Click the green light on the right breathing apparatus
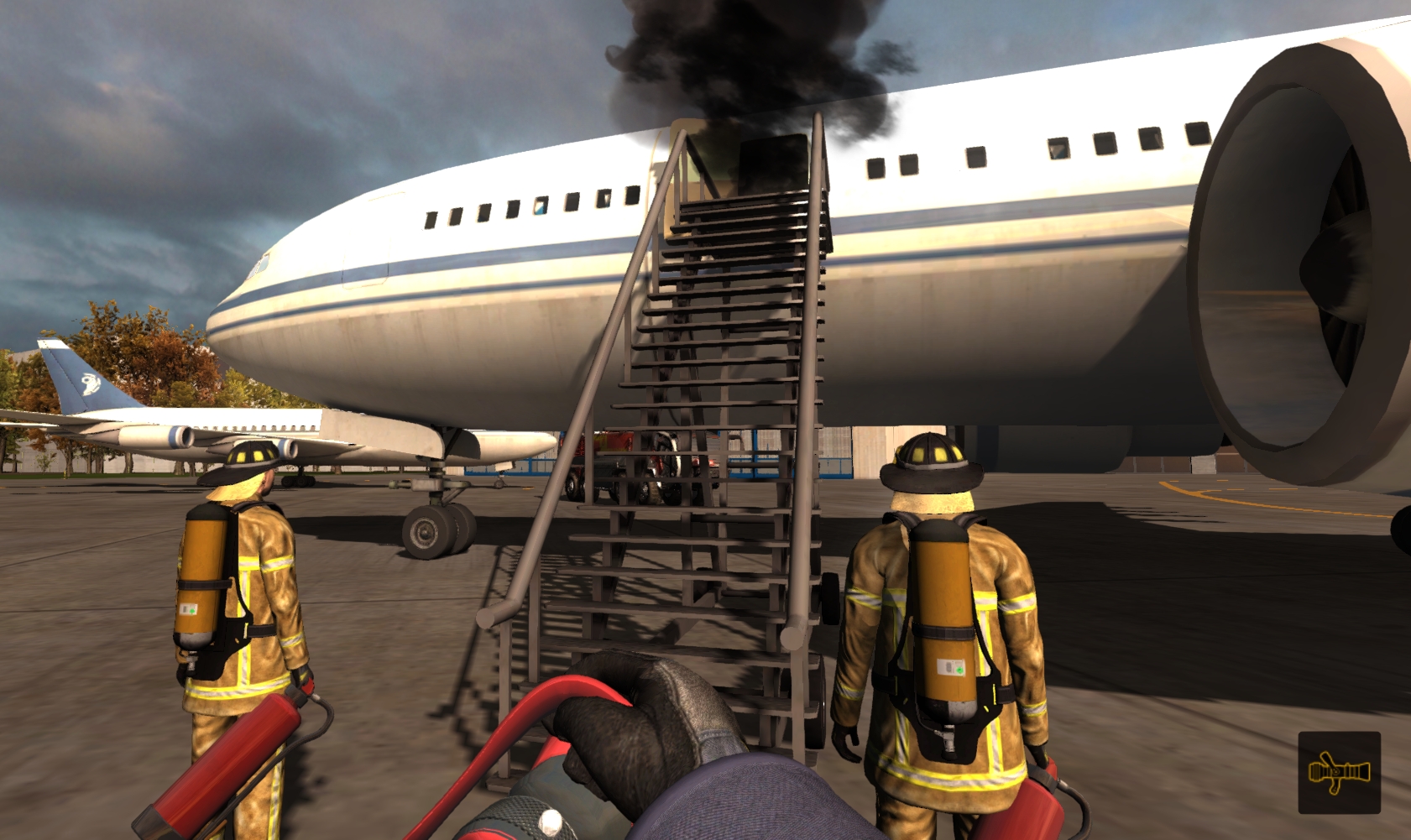 pyautogui.click(x=959, y=669)
